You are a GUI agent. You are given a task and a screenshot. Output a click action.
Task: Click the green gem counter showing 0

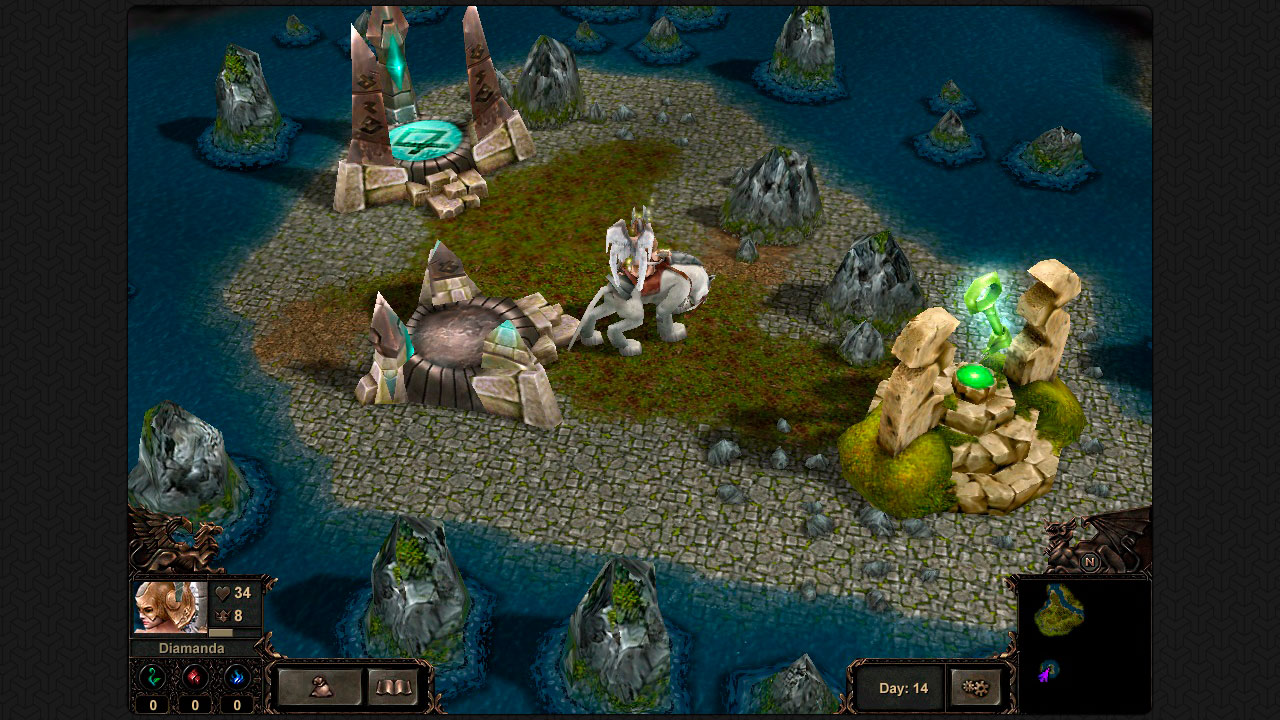tap(152, 703)
